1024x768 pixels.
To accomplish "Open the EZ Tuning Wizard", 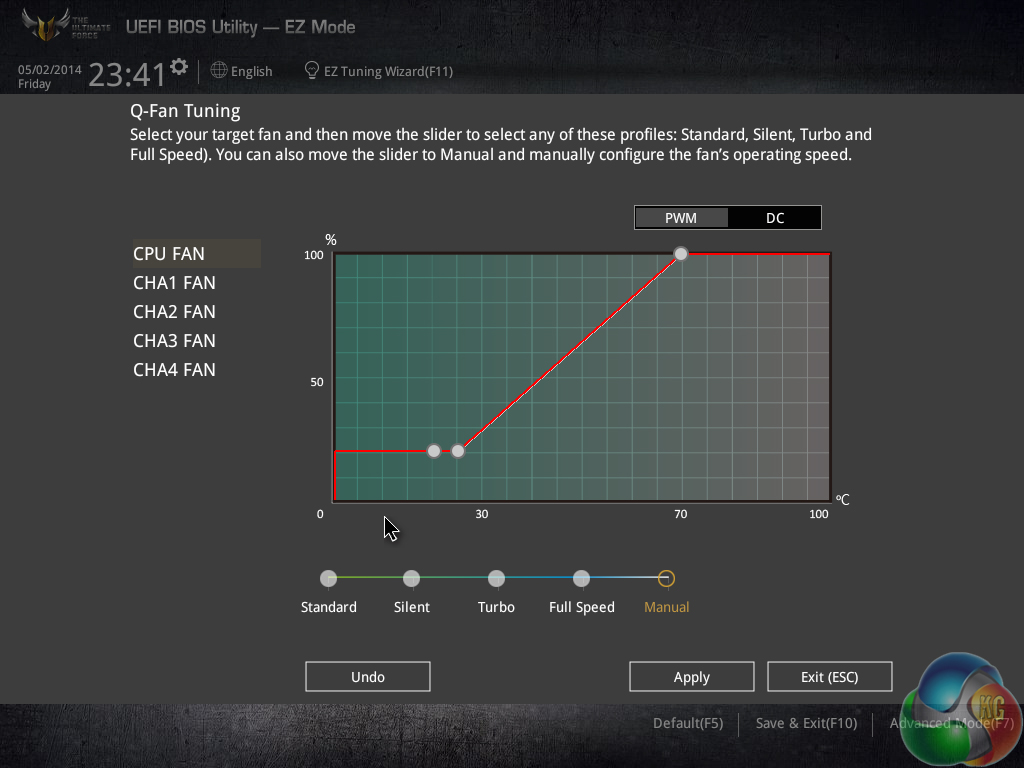I will (380, 71).
